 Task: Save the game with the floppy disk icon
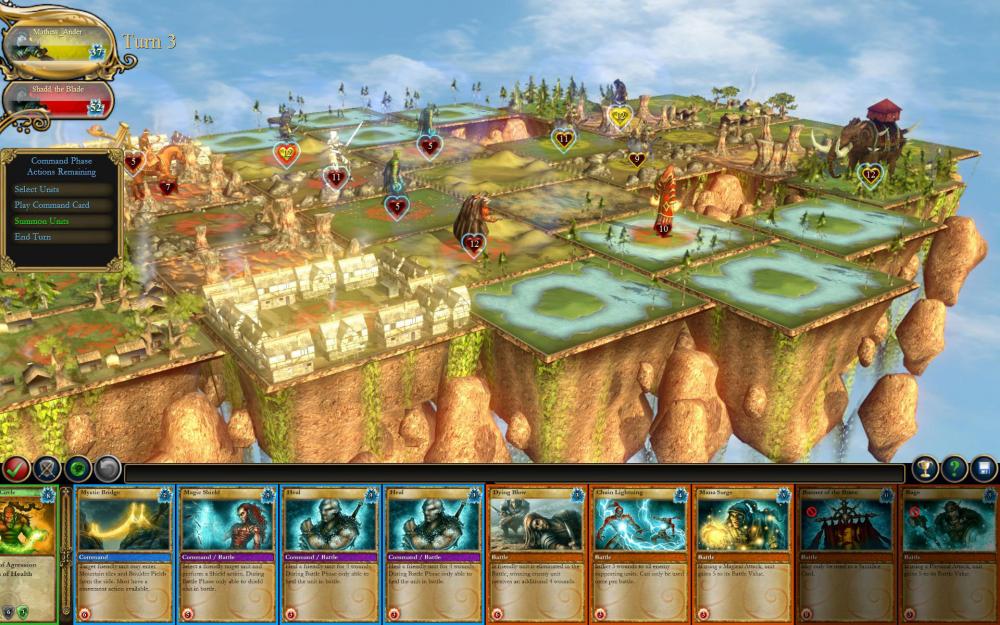coord(984,468)
